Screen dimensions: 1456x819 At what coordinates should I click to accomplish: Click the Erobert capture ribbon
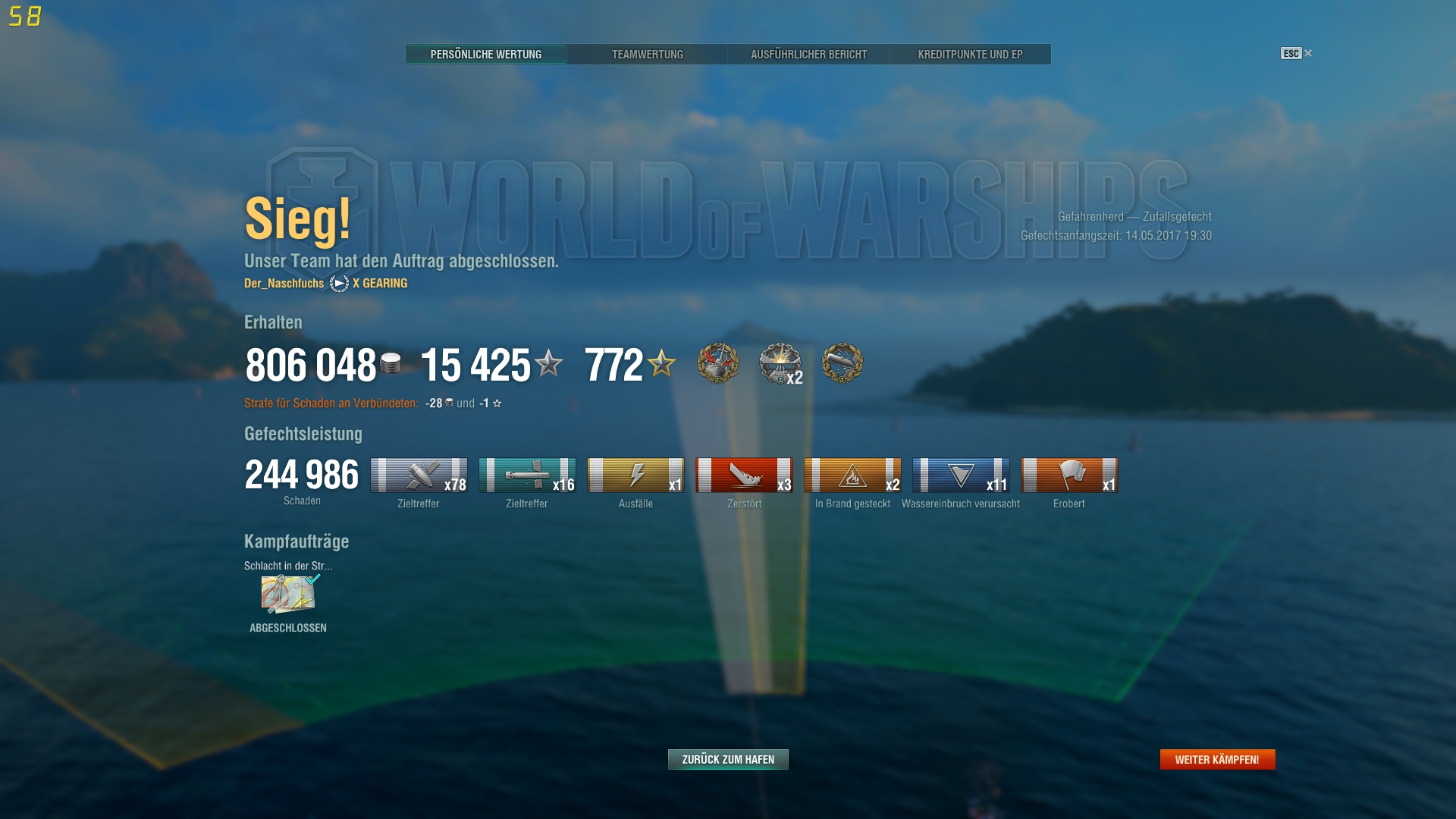(1069, 475)
